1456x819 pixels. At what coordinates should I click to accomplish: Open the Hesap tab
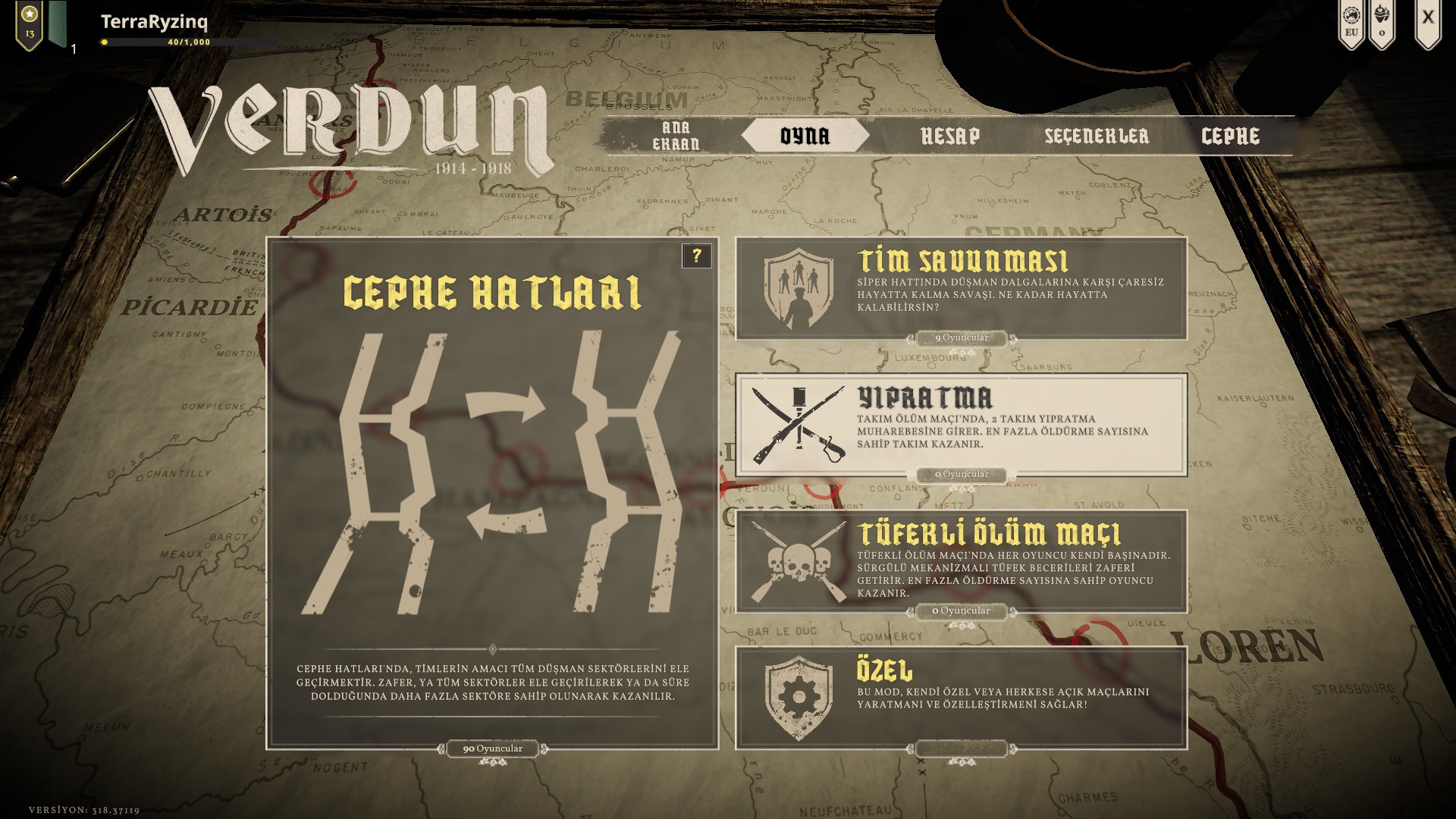click(x=949, y=136)
